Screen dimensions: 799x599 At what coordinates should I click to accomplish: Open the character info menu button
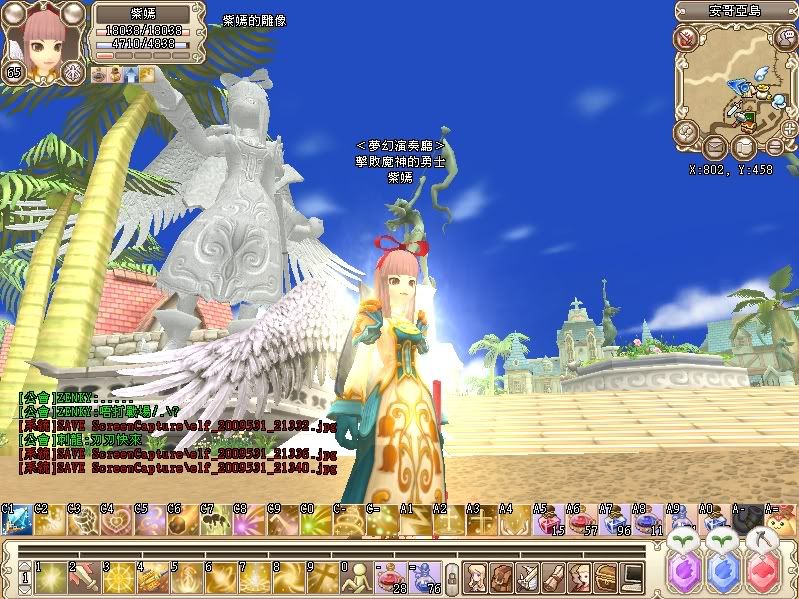477,577
